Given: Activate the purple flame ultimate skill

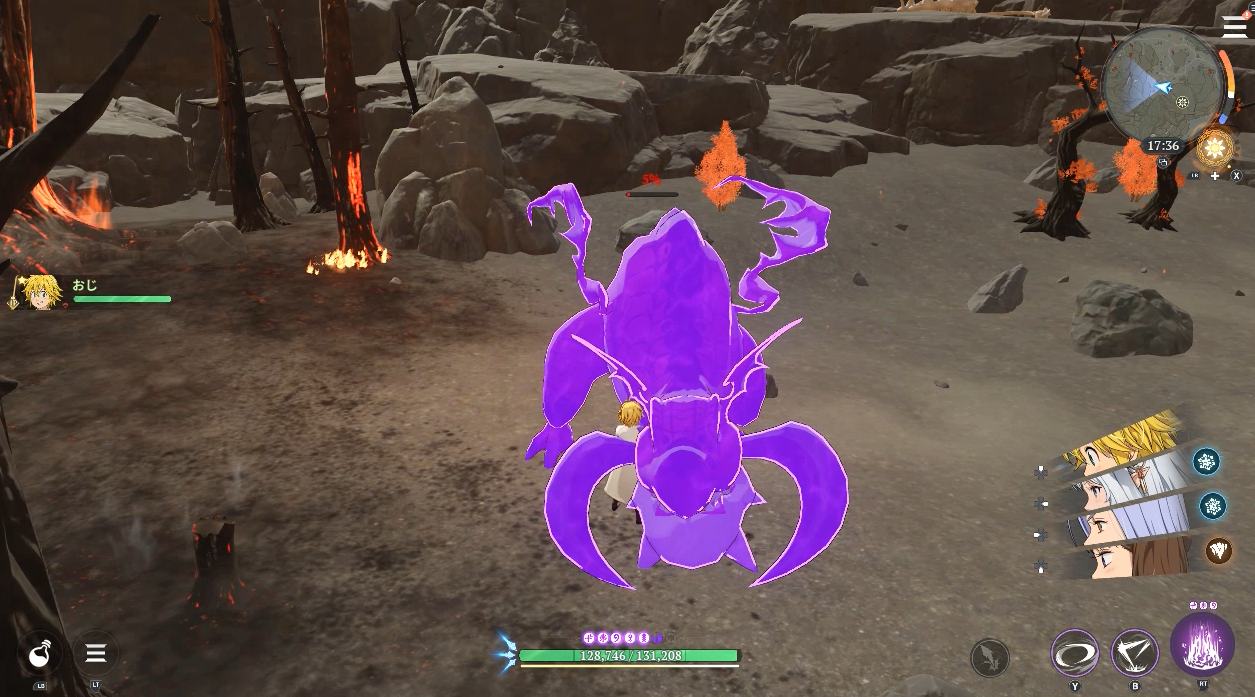Looking at the screenshot, I should coord(1202,644).
